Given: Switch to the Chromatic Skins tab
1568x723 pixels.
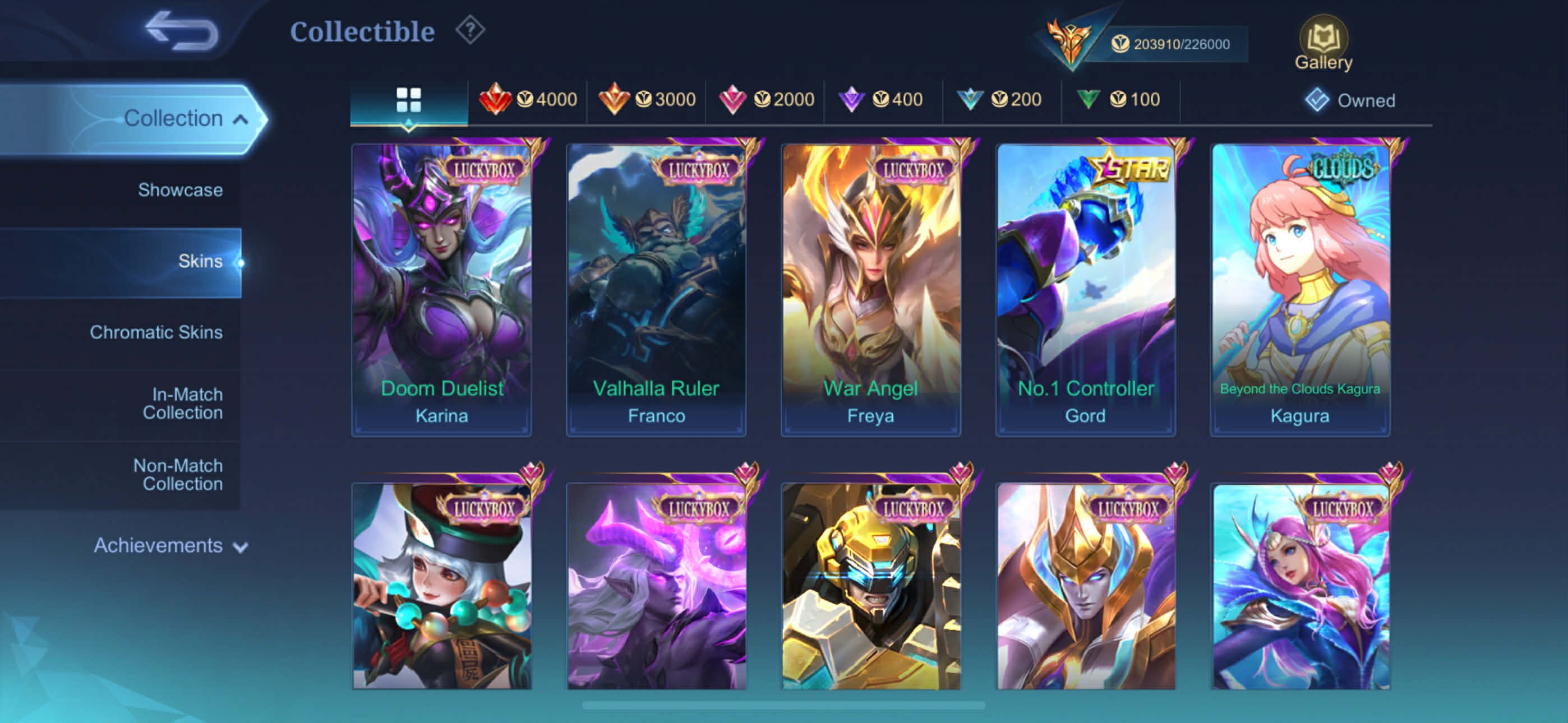Looking at the screenshot, I should click(157, 332).
